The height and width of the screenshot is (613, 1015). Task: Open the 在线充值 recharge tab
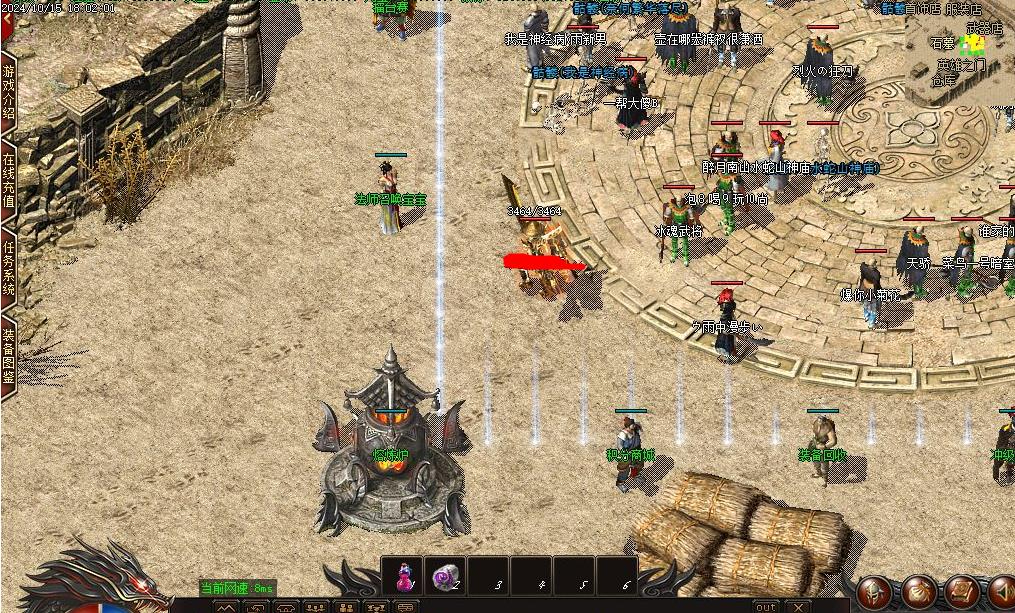[x=8, y=180]
